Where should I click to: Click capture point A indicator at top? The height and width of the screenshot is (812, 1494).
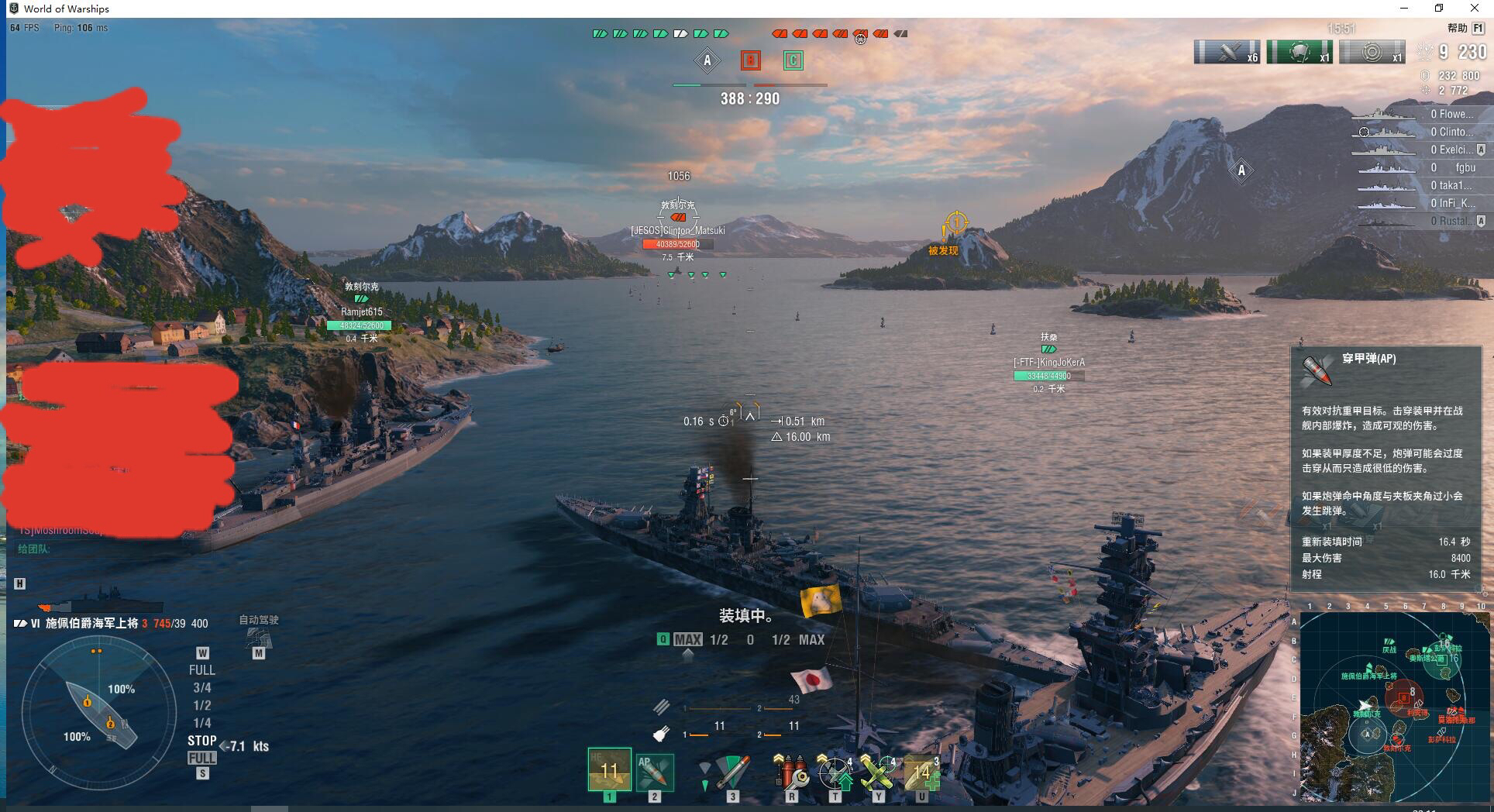[707, 60]
